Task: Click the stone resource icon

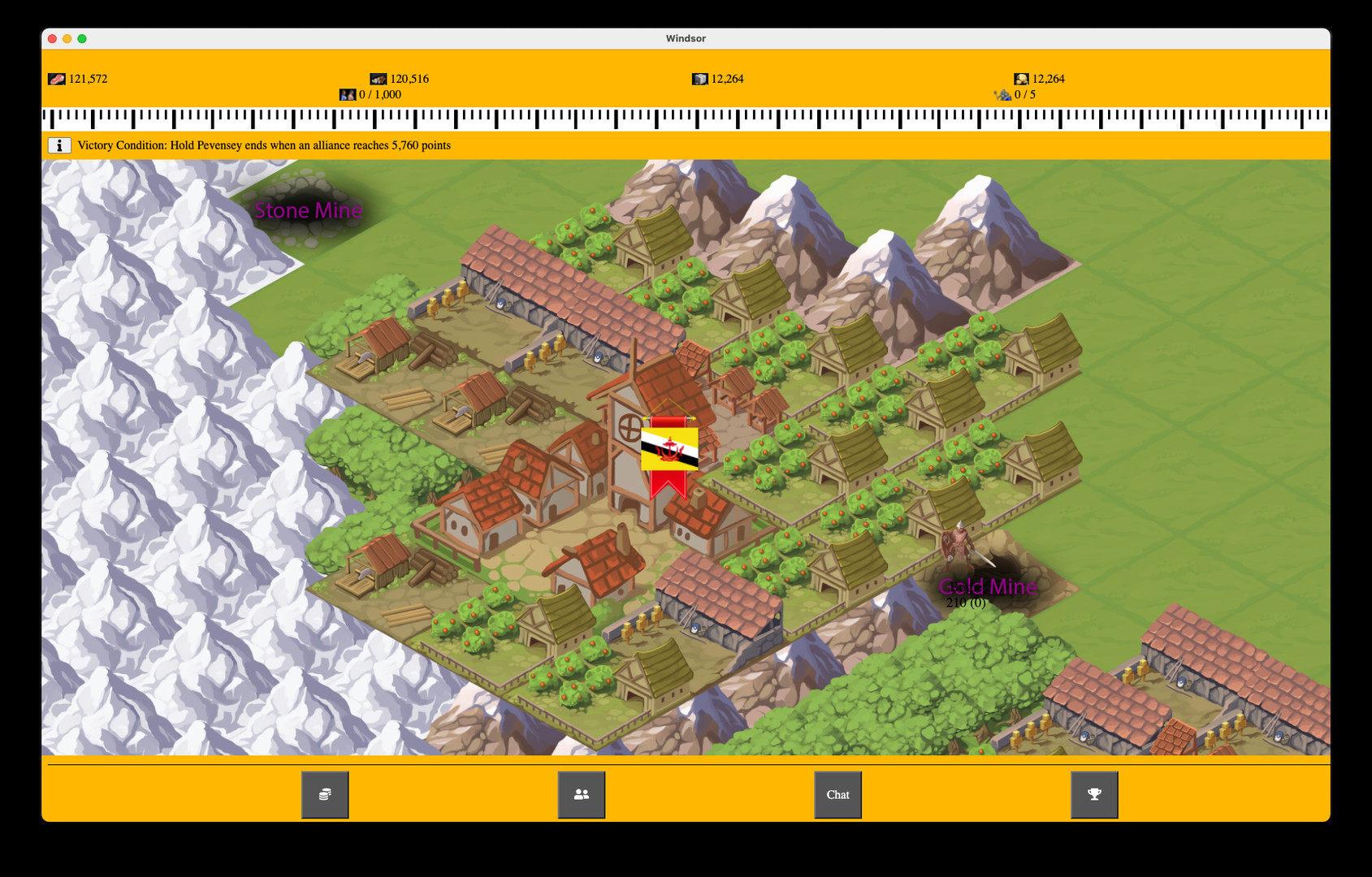Action: pos(699,79)
